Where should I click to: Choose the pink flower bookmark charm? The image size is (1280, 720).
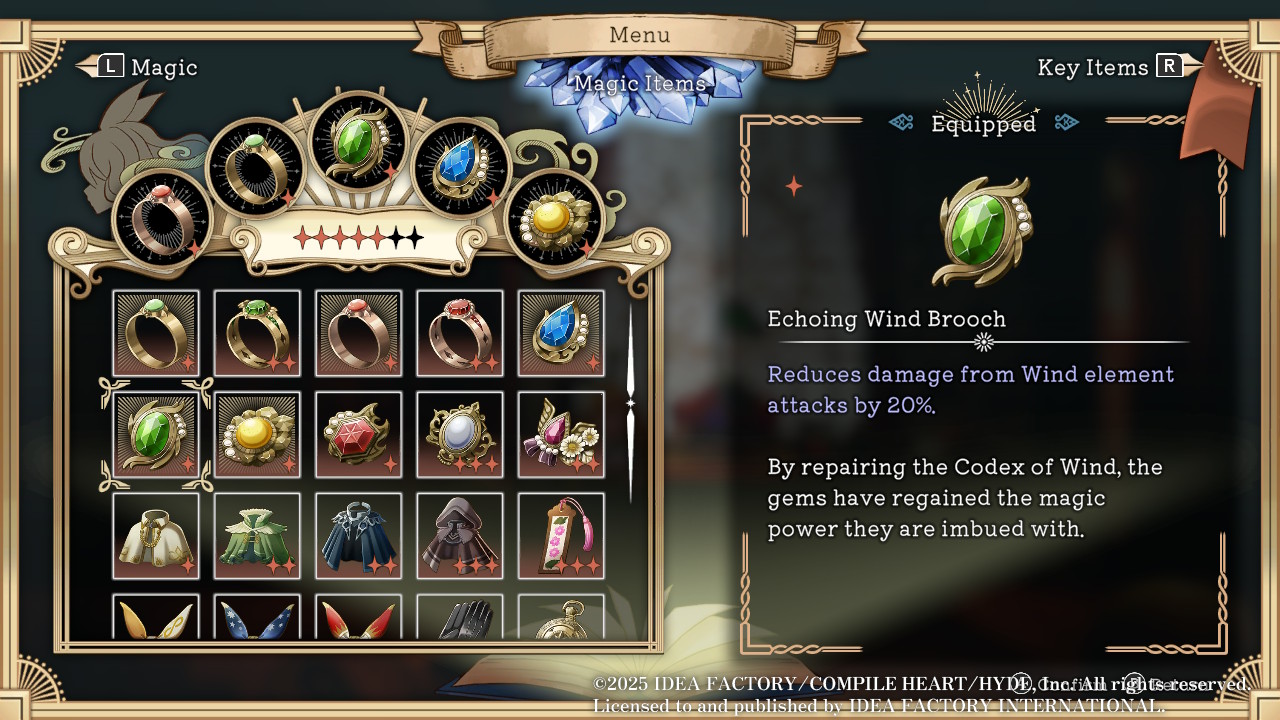coord(561,536)
